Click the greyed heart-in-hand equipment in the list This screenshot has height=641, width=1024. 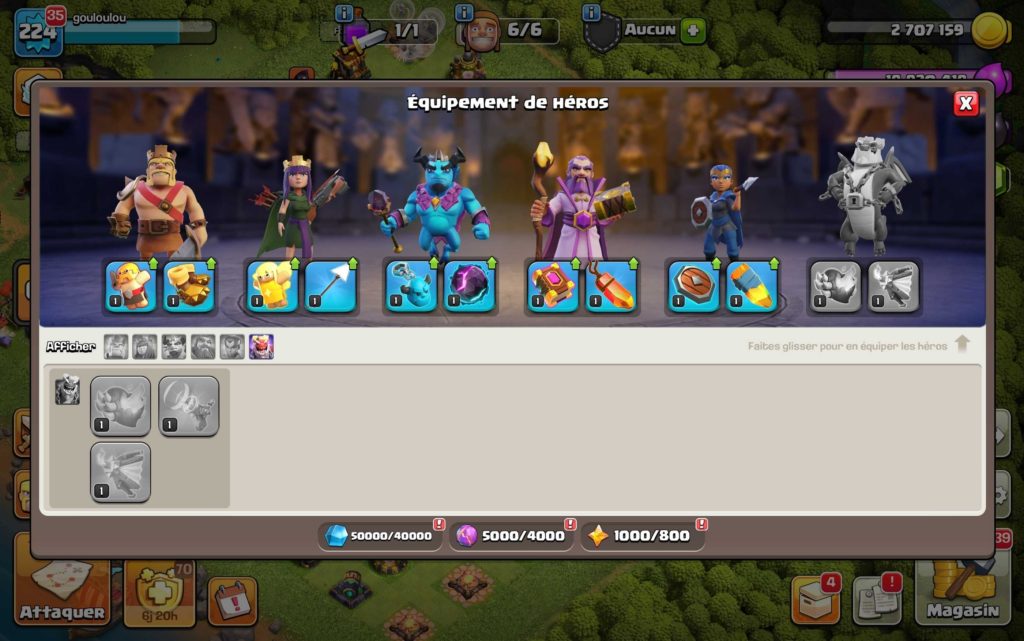[120, 406]
